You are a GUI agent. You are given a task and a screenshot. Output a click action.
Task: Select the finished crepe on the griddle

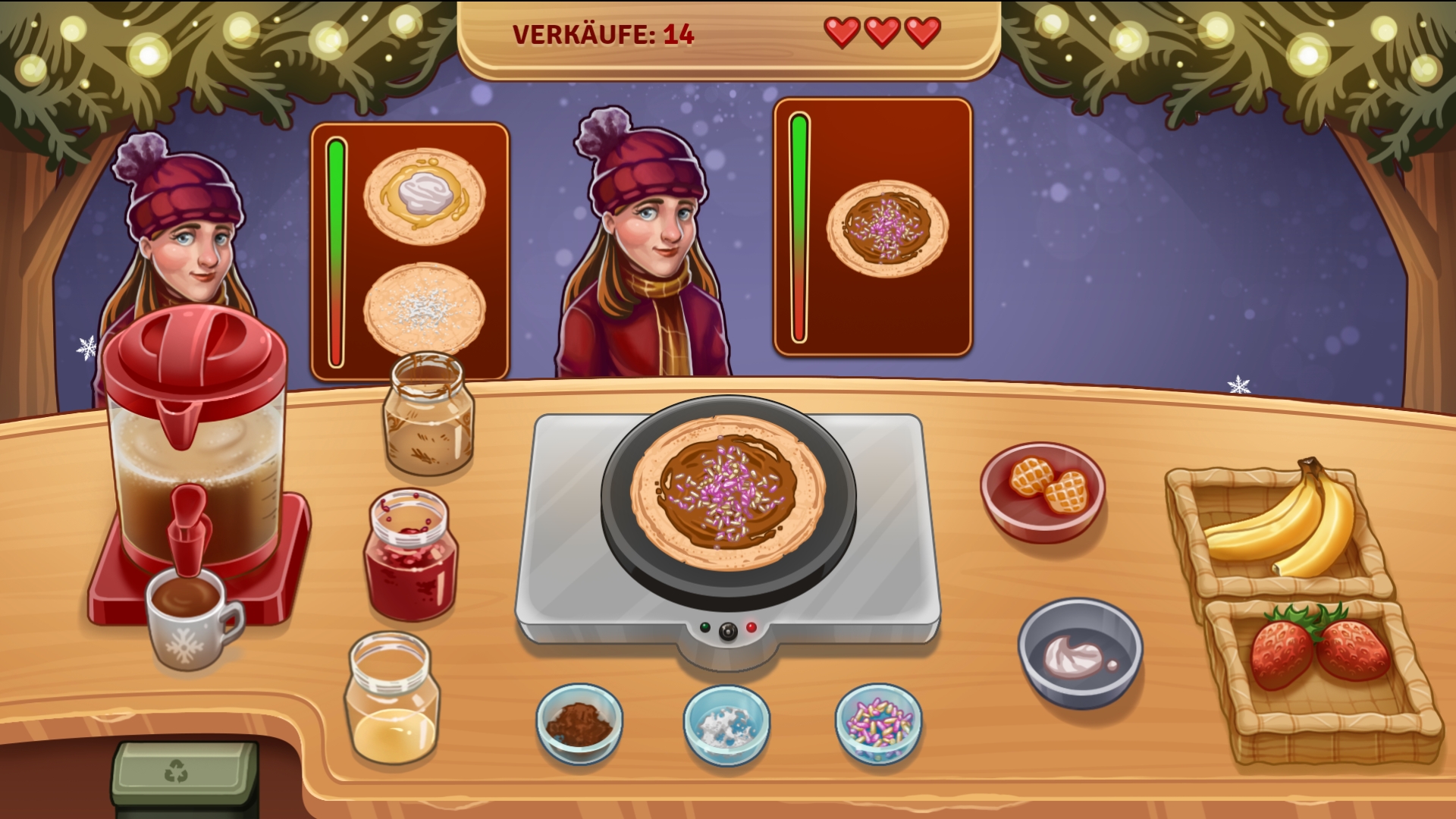click(x=727, y=491)
